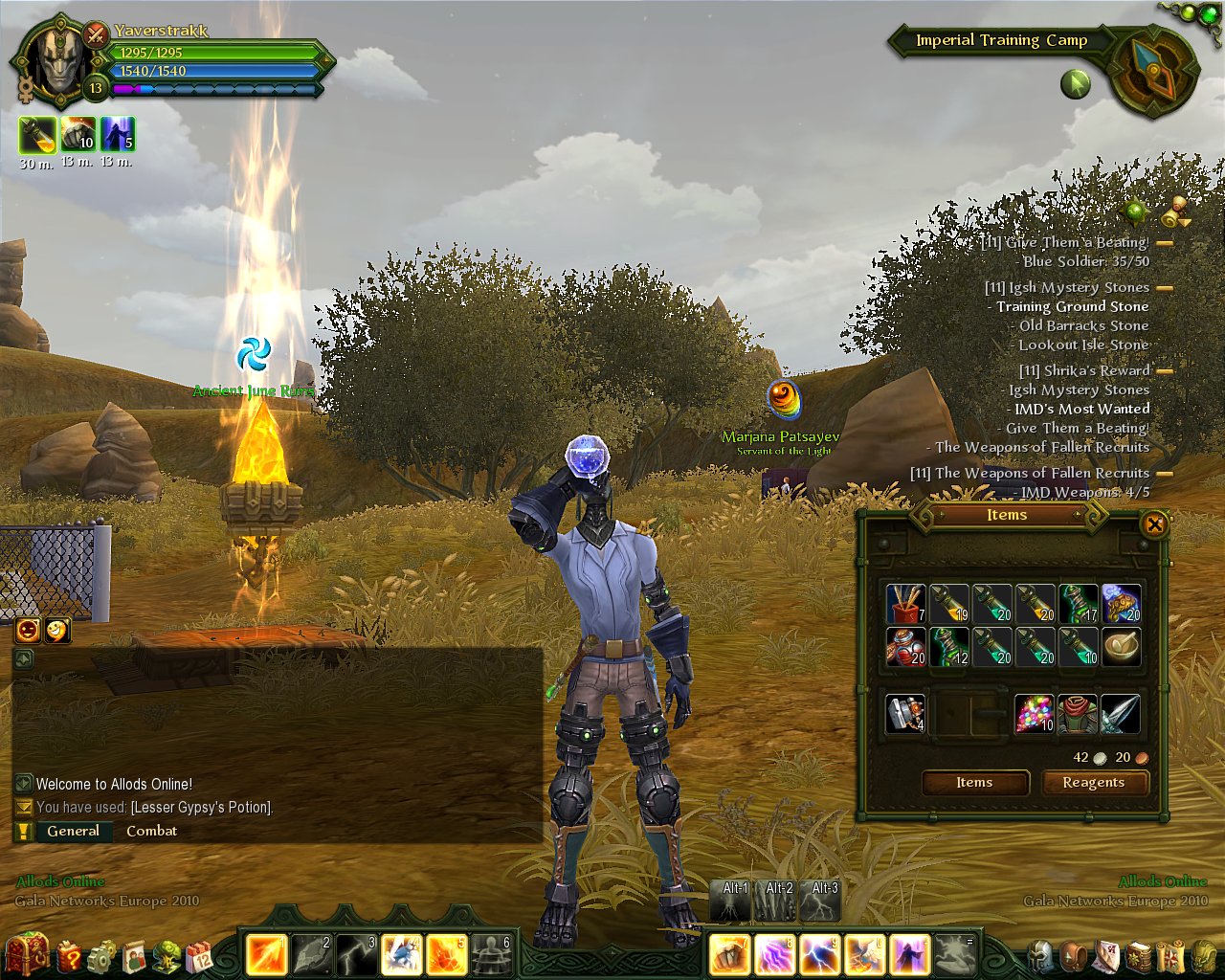Image resolution: width=1225 pixels, height=980 pixels.
Task: Open the red treasure chest shop icon
Action: [27, 953]
